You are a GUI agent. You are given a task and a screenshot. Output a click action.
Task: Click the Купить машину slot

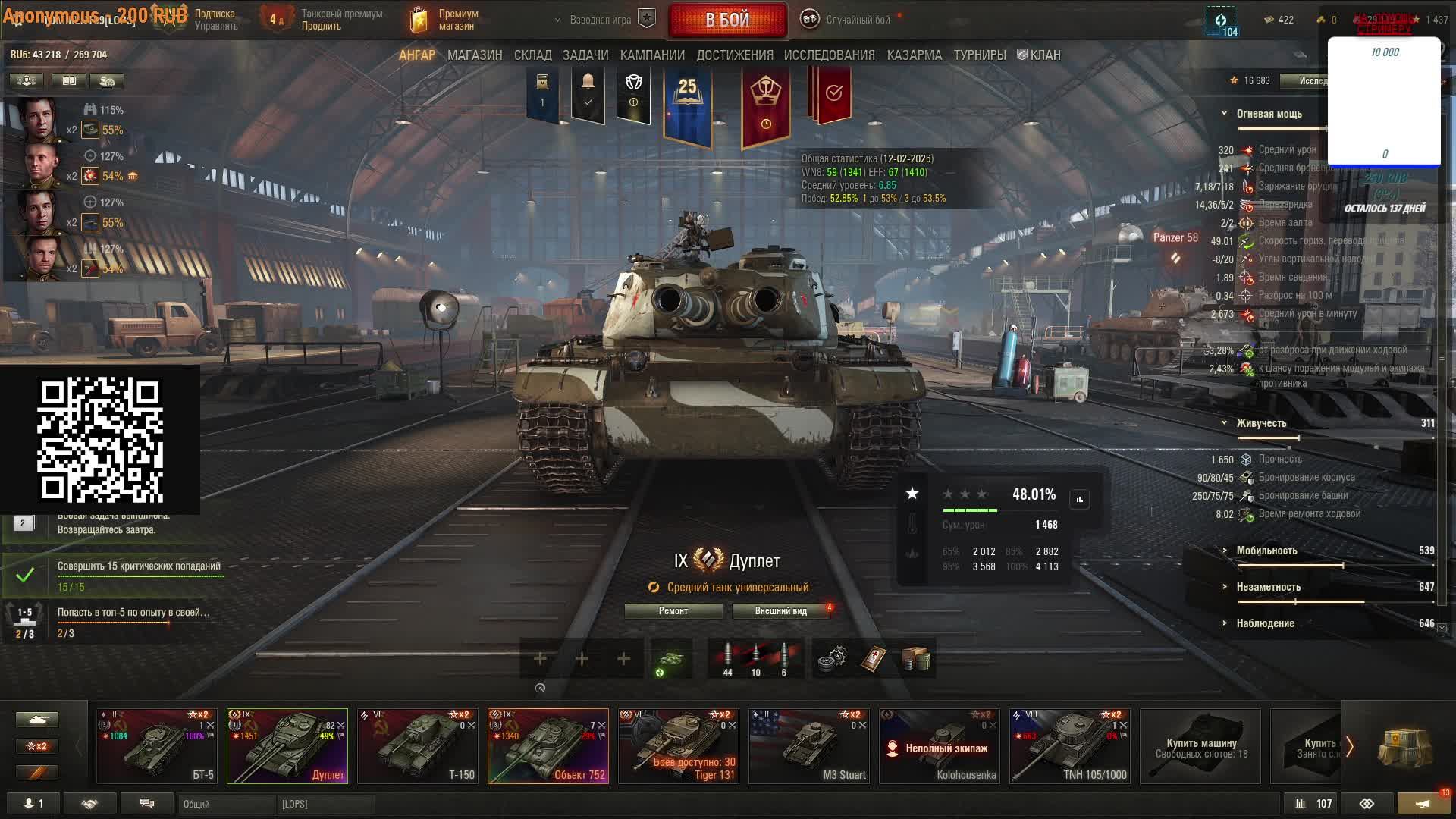click(1200, 747)
